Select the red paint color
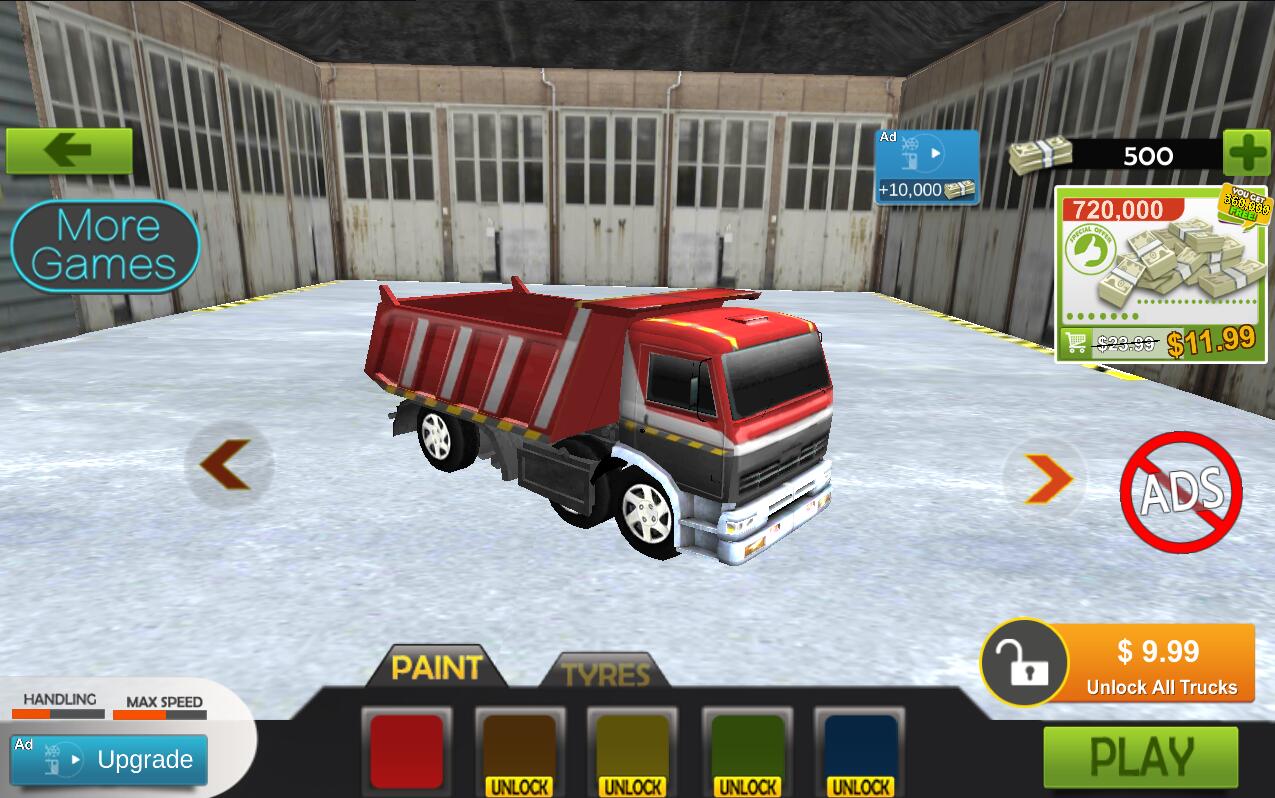This screenshot has width=1275, height=798. (406, 752)
